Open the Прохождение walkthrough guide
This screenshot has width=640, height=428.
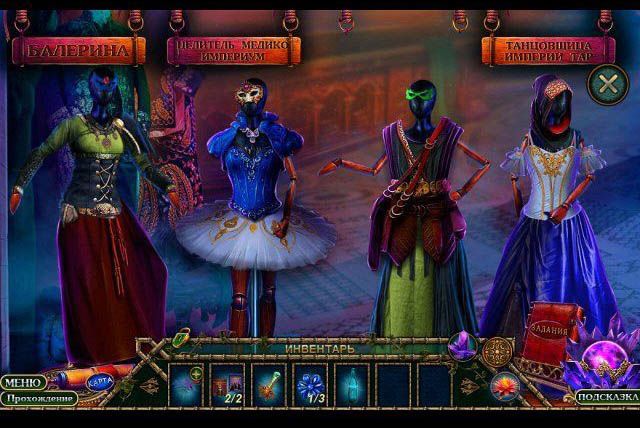39,398
